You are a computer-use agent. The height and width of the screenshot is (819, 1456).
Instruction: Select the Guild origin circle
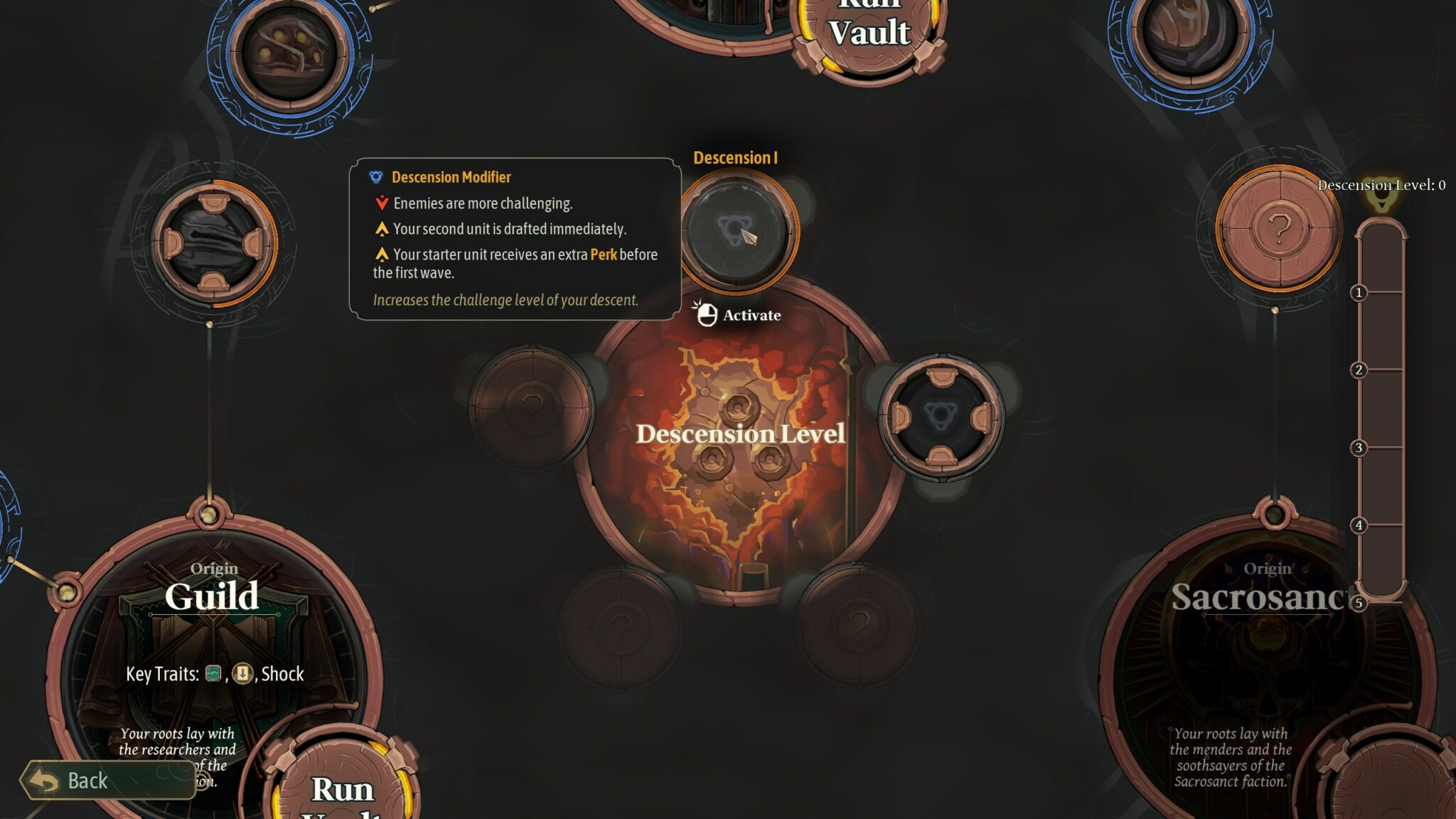(x=213, y=640)
